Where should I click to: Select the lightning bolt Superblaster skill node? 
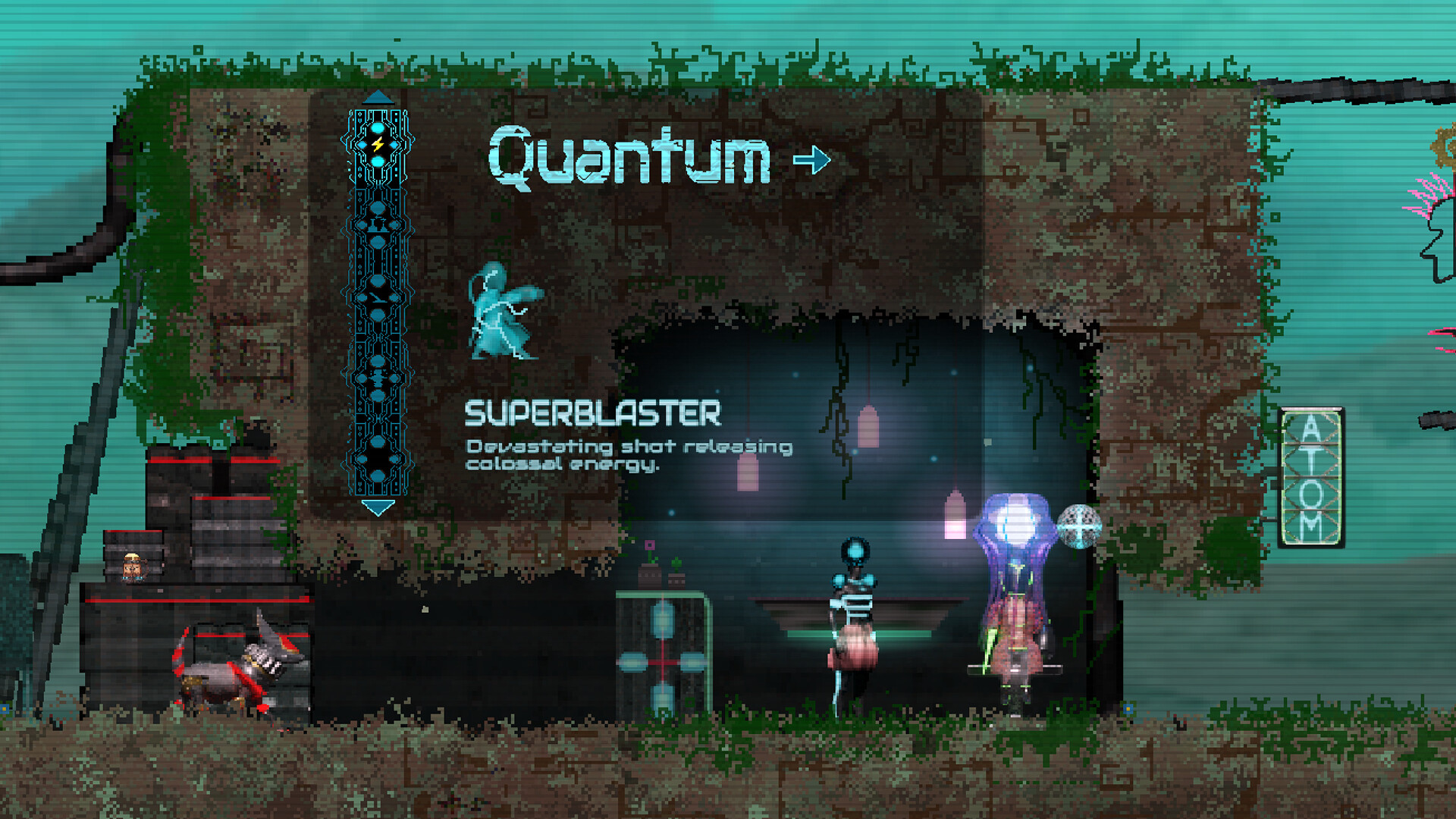click(378, 144)
